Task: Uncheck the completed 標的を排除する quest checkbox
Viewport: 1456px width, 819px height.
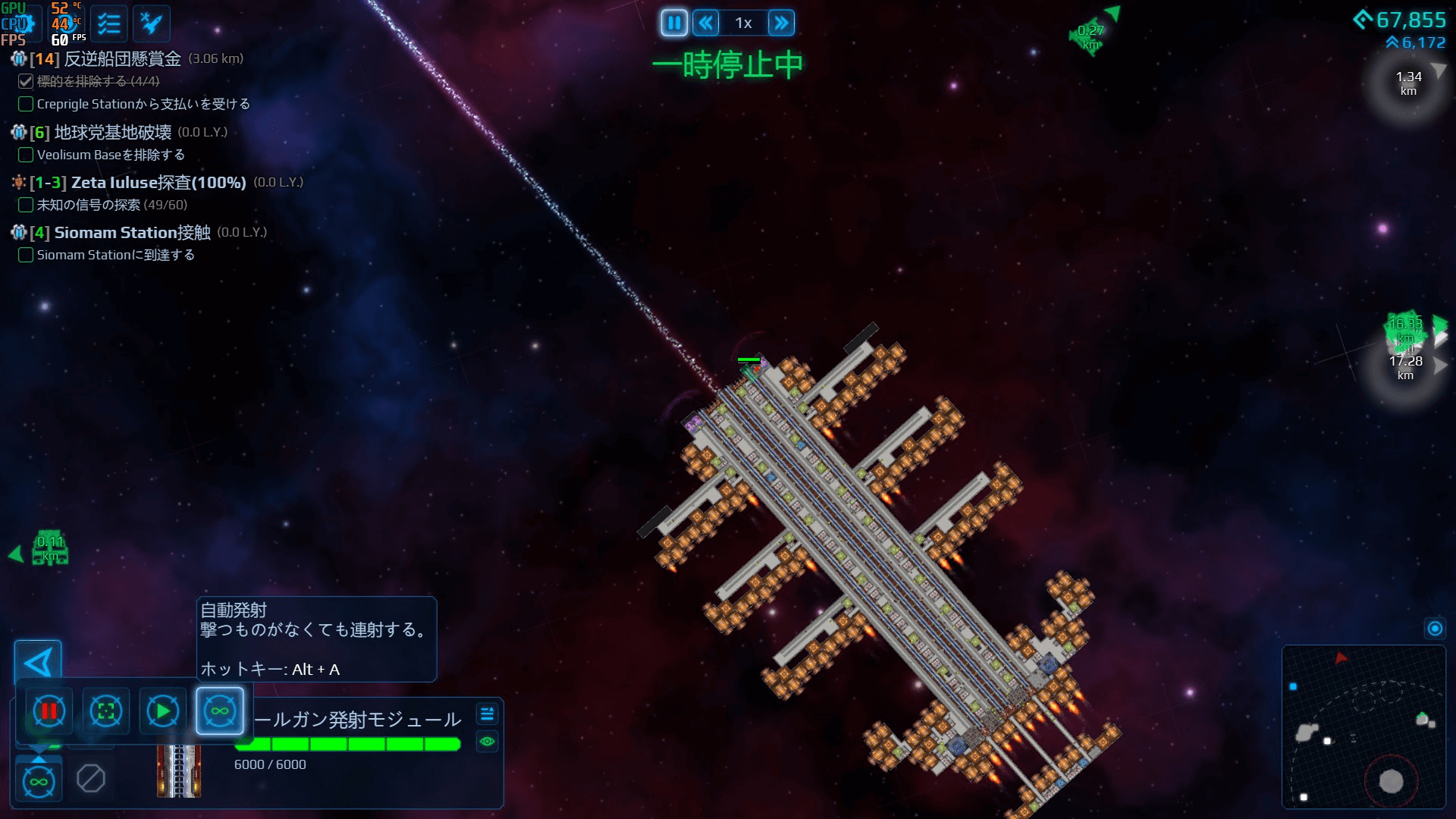Action: (x=25, y=81)
